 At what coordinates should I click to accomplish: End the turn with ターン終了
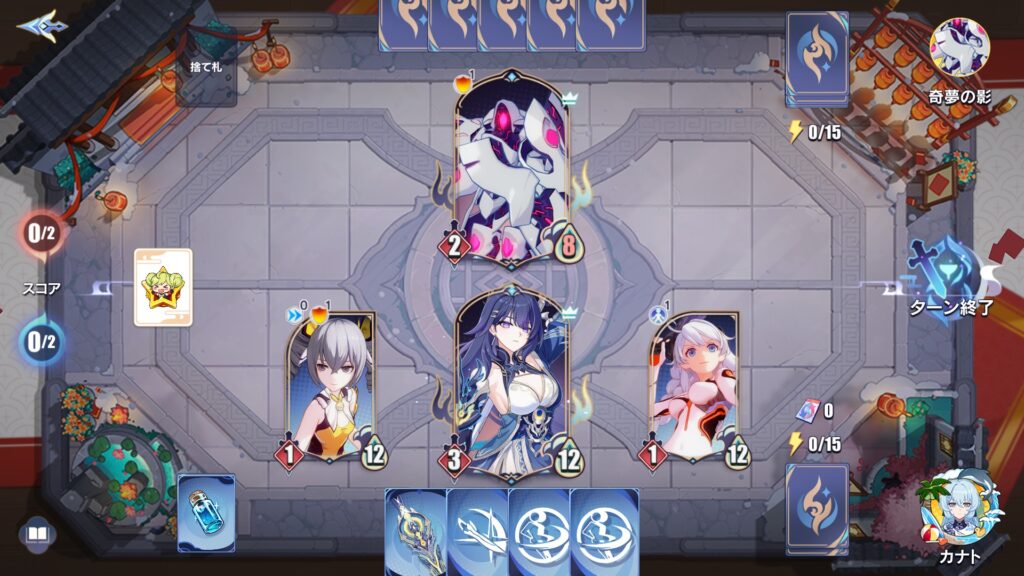[x=950, y=278]
